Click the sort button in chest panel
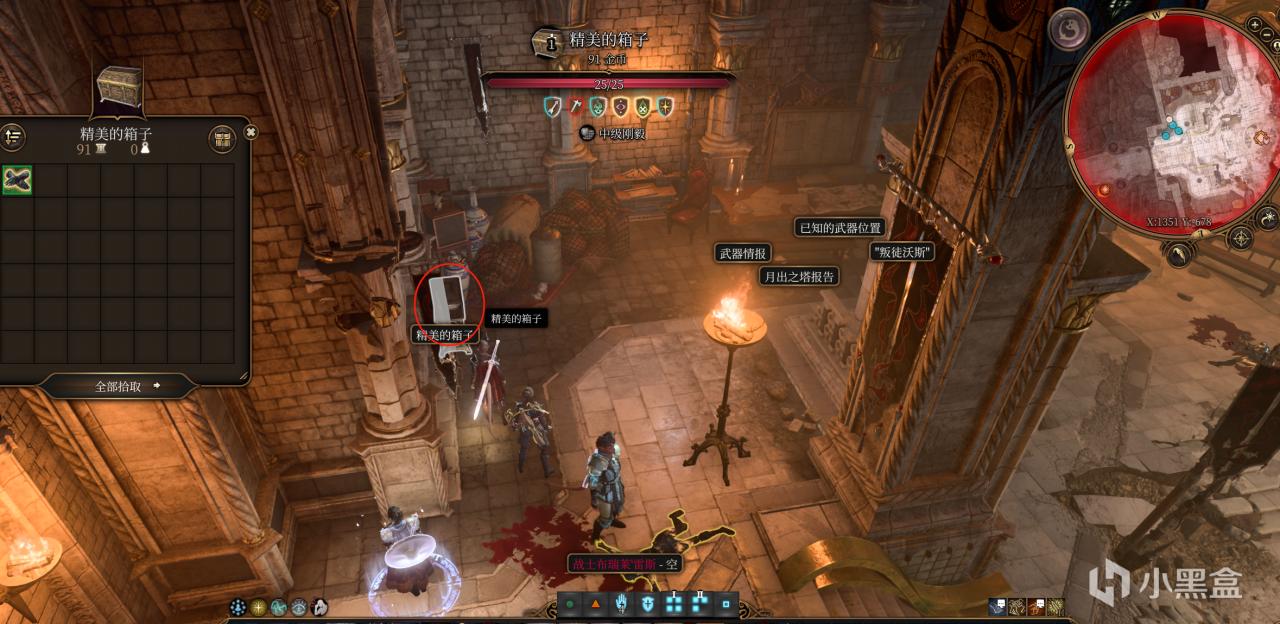Viewport: 1280px width, 624px height. point(13,139)
